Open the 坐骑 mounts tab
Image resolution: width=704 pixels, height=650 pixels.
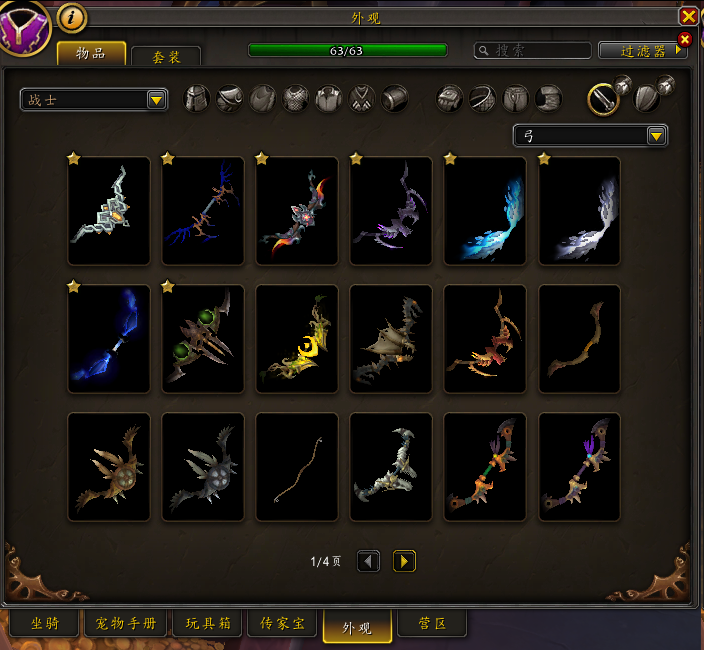[45, 624]
